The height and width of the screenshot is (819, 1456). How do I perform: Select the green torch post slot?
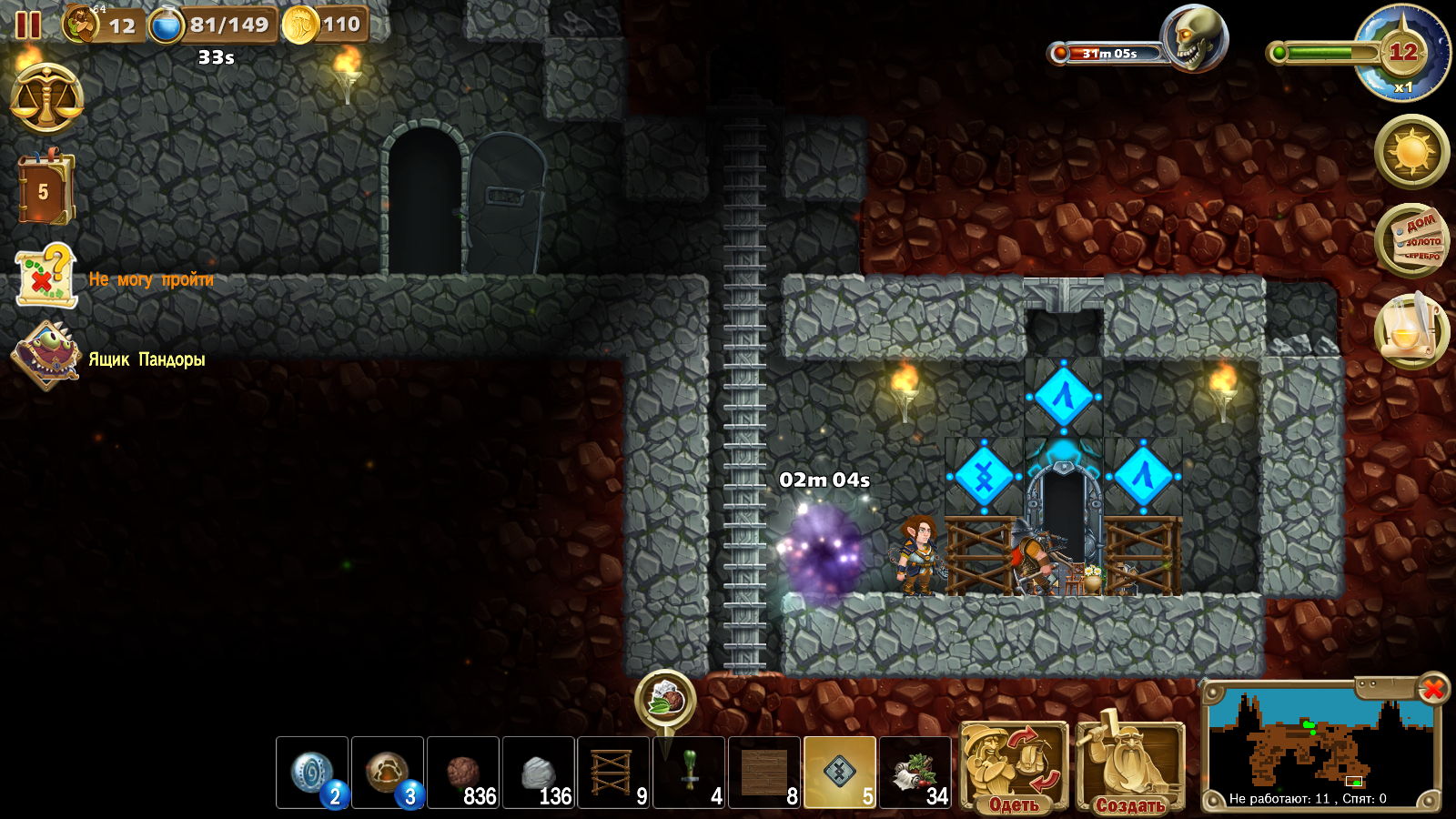[x=690, y=773]
